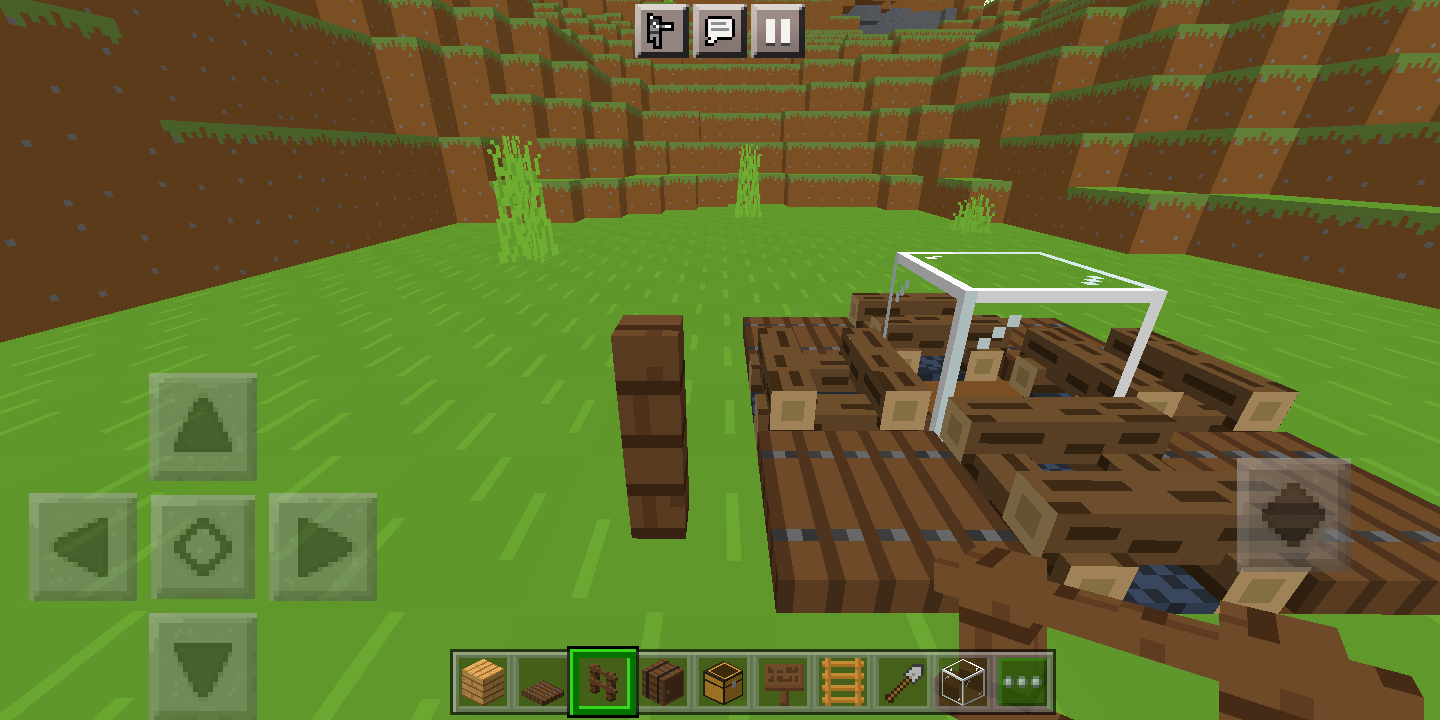
Task: Select the barrel item in the hotbar
Action: 662,681
